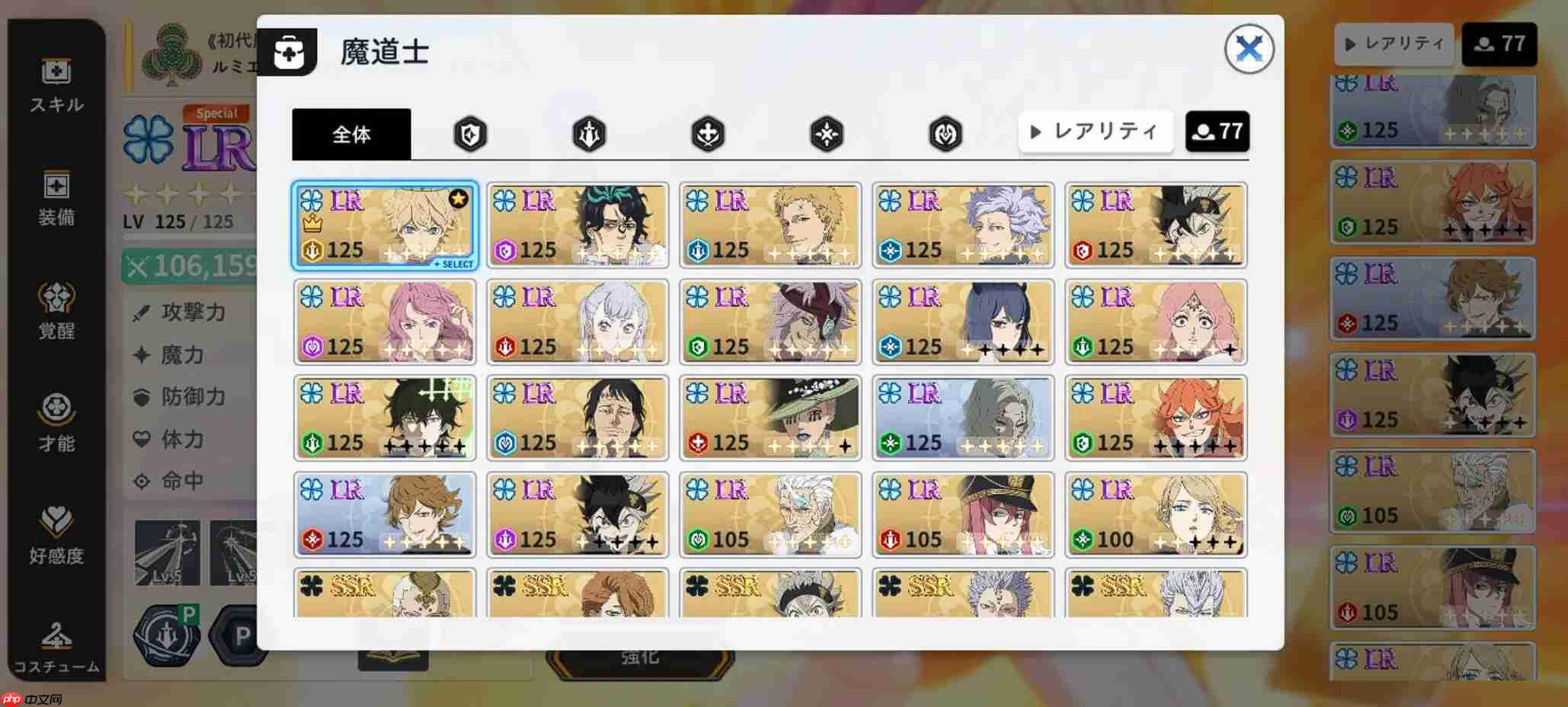Viewport: 1568px width, 707px height.
Task: Toggle the shield element filter
Action: pos(470,132)
